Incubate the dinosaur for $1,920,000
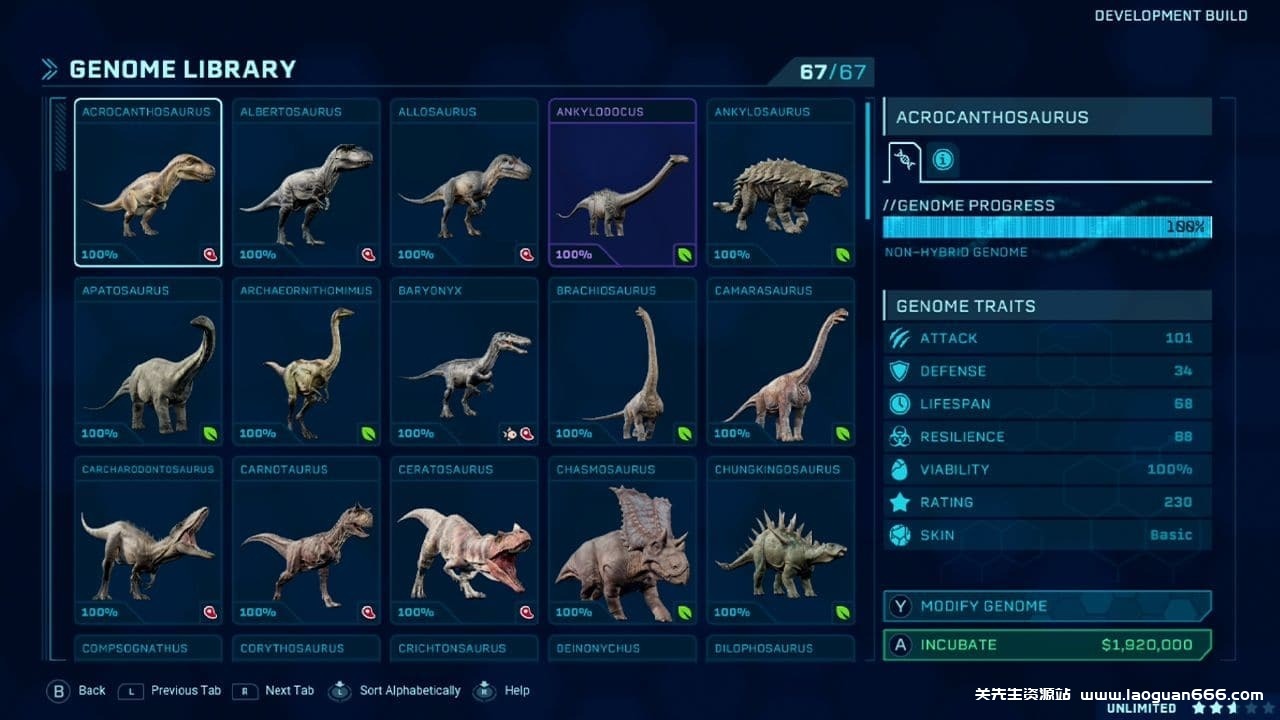The height and width of the screenshot is (720, 1280). tap(1047, 645)
